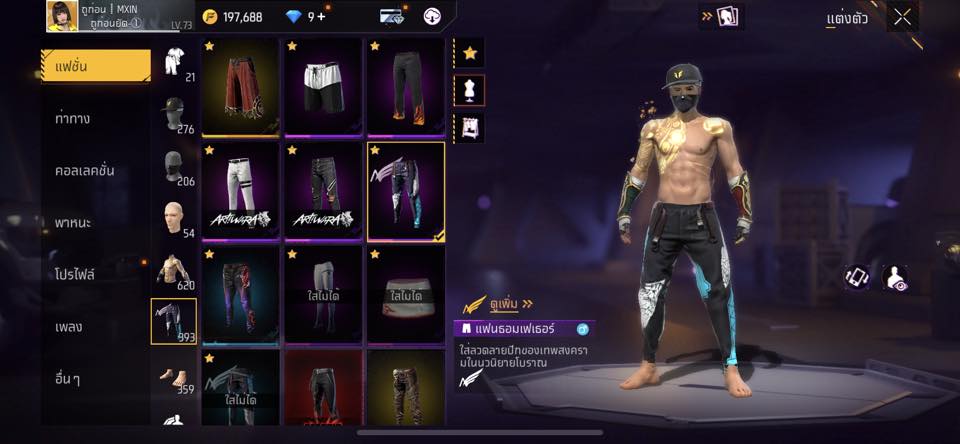The image size is (960, 444).
Task: Select the bald head category
Action: click(x=174, y=218)
